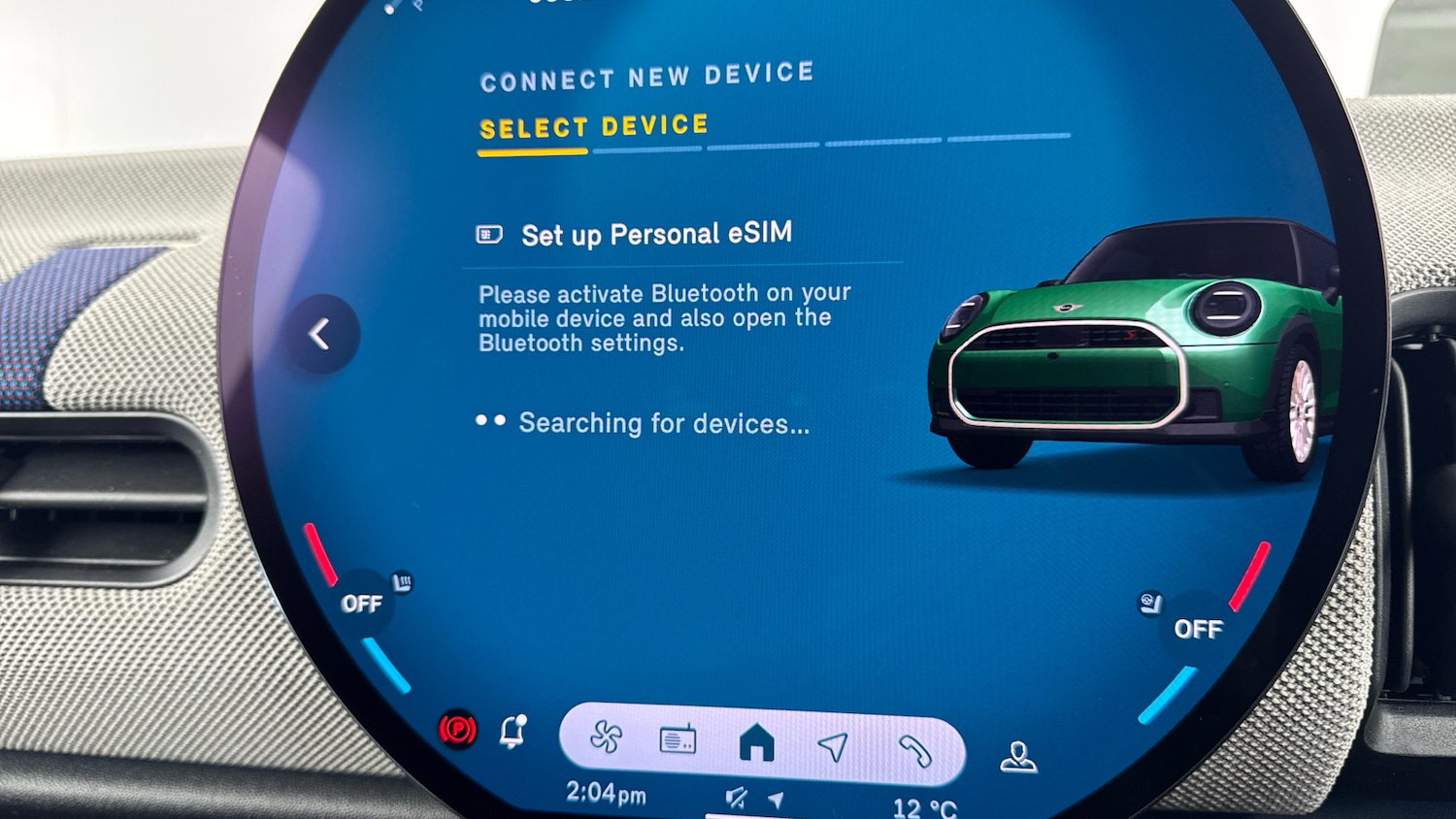Tap the left climate OFF control
This screenshot has height=819, width=1456.
(x=361, y=604)
